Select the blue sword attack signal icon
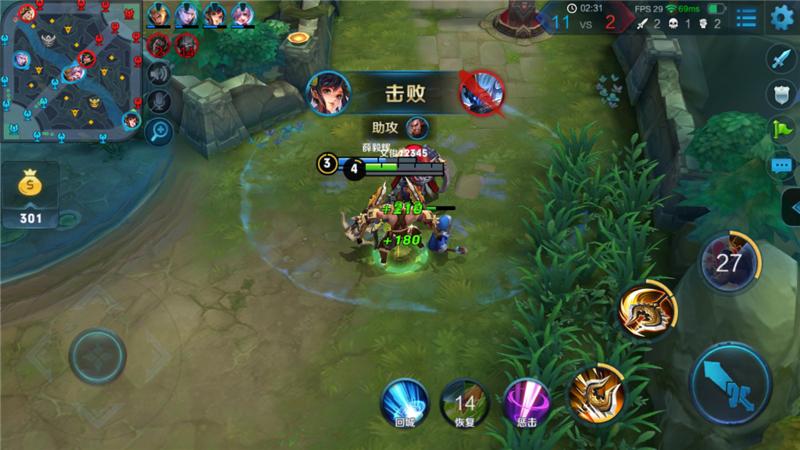Viewport: 800px width, 450px height. (x=781, y=60)
